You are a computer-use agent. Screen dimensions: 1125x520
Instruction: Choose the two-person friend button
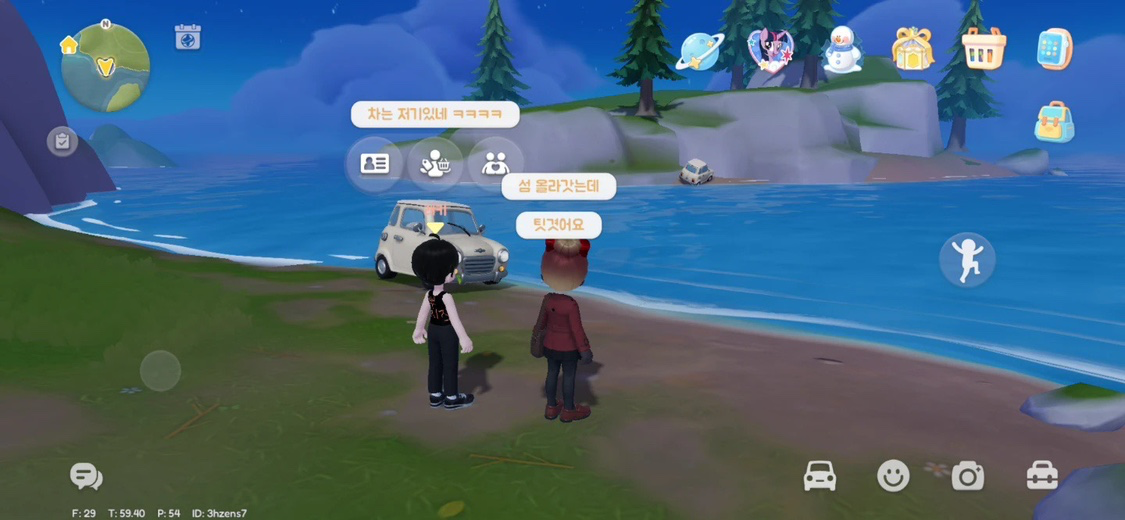(x=495, y=164)
